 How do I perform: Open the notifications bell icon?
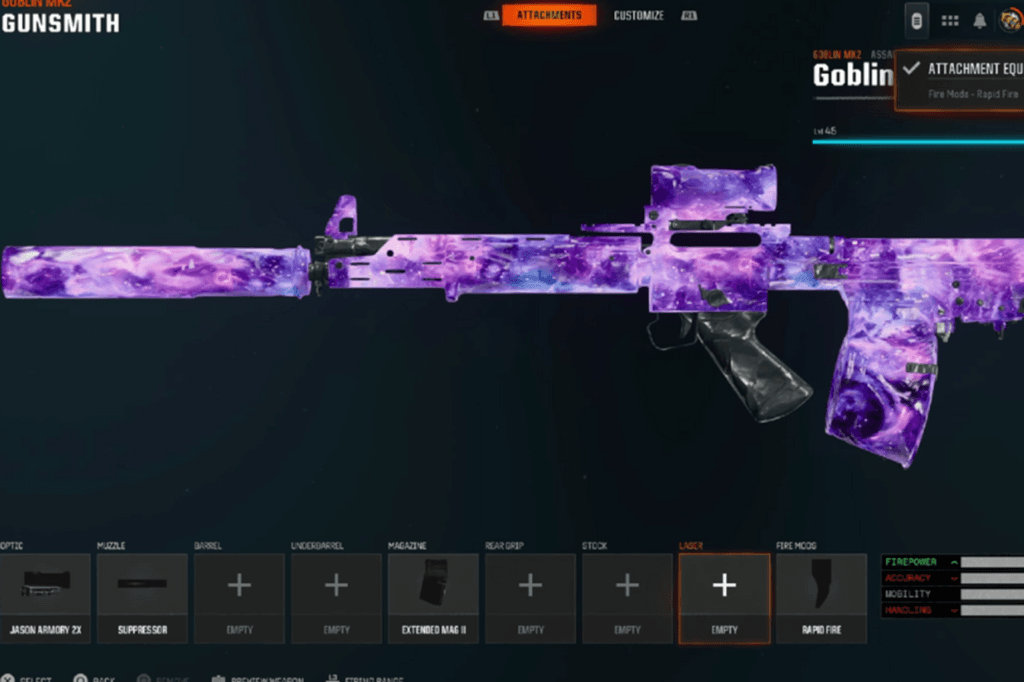(x=980, y=20)
